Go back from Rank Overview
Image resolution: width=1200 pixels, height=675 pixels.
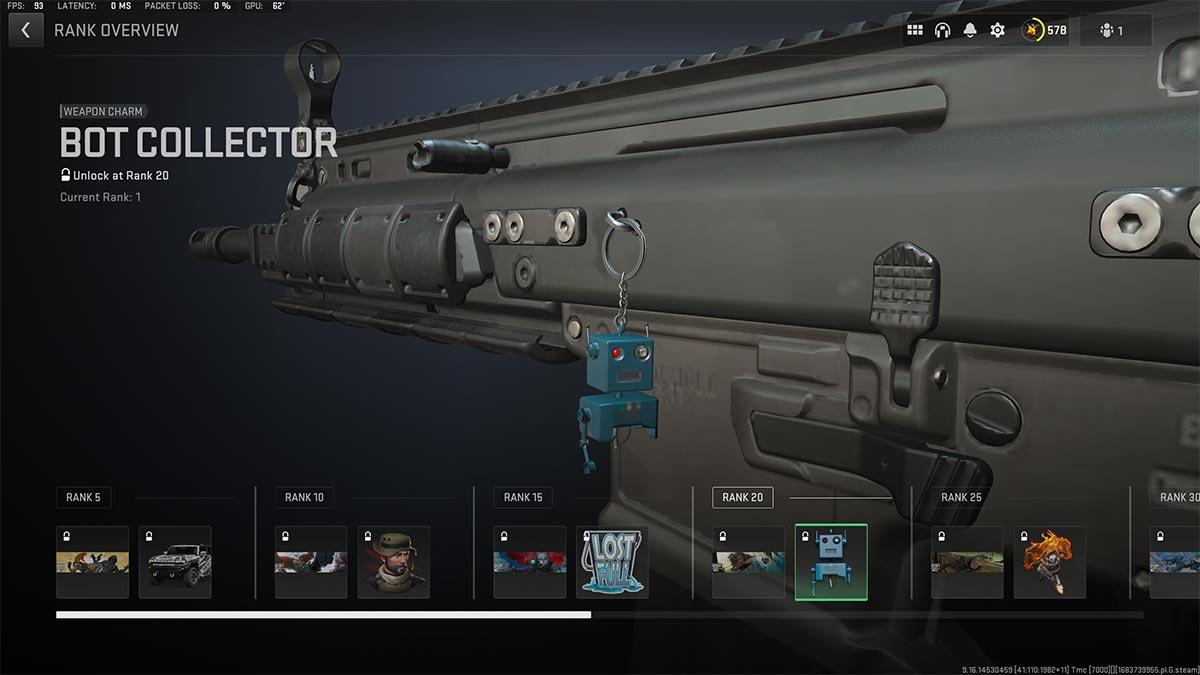[26, 30]
